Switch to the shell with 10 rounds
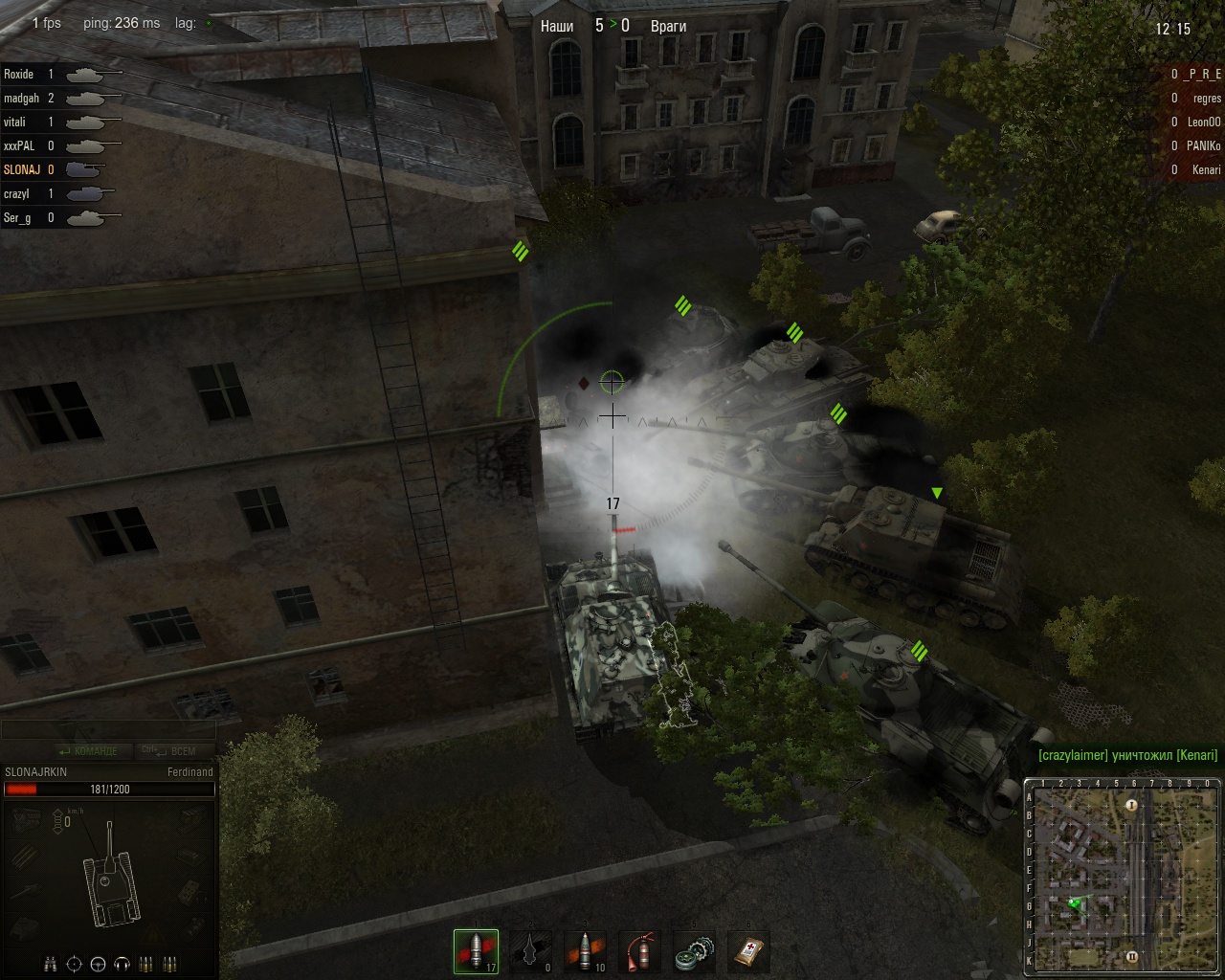Image resolution: width=1225 pixels, height=980 pixels. coord(586,951)
